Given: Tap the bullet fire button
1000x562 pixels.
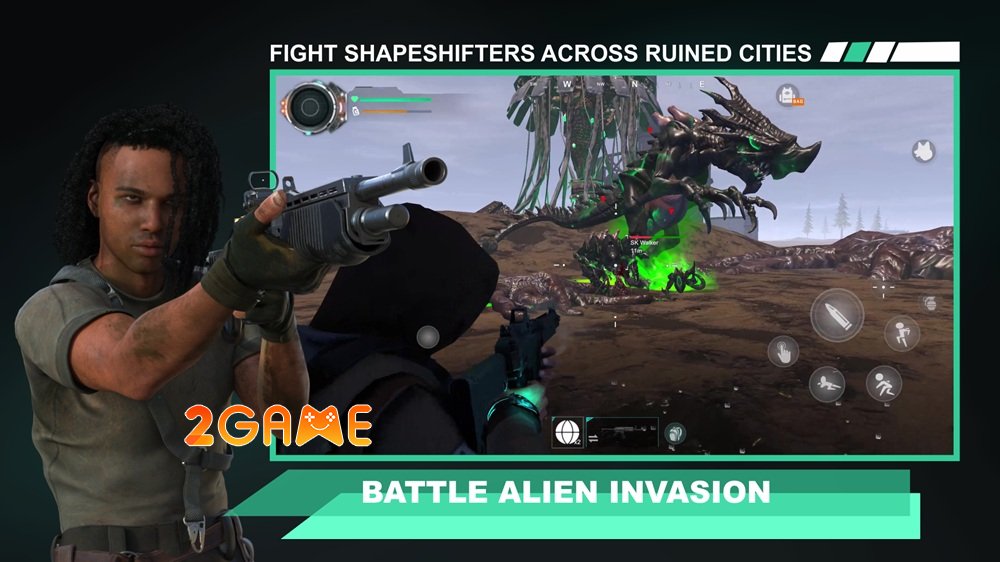Looking at the screenshot, I should point(836,316).
